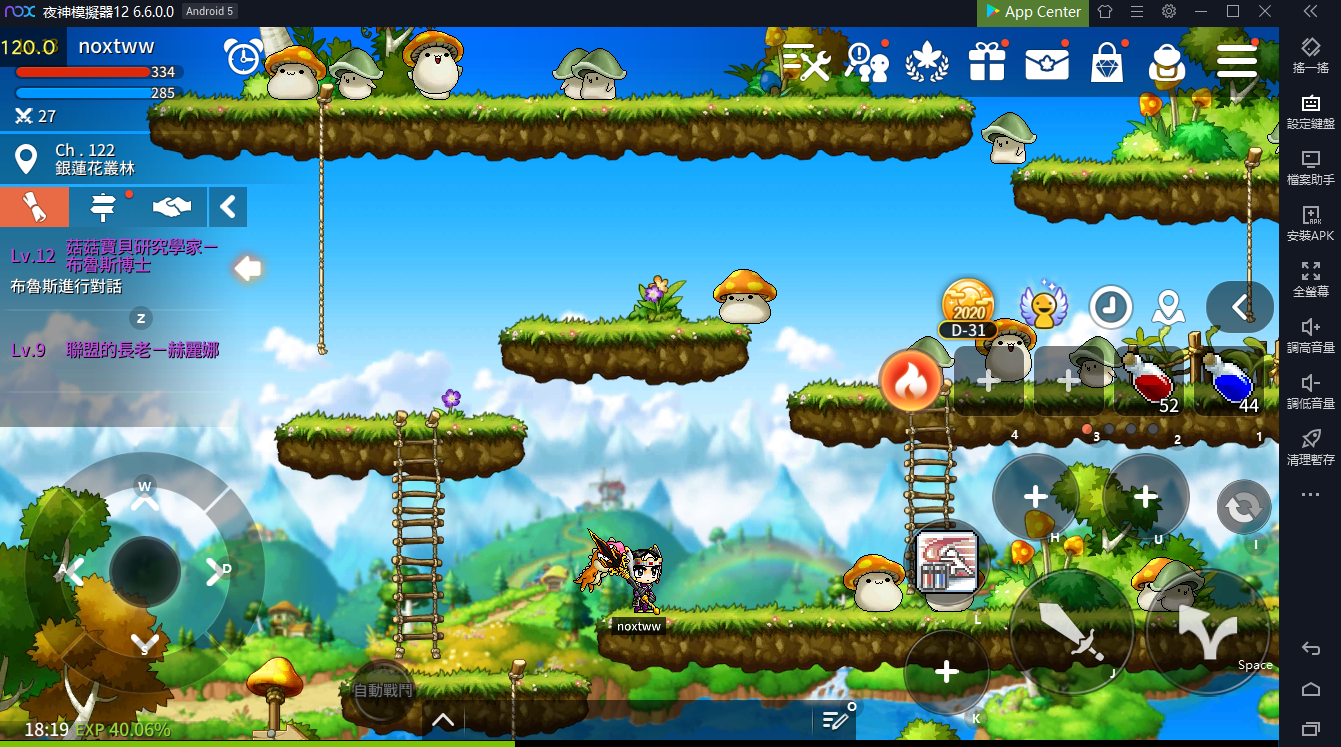Activate the red flame skill button

tap(910, 381)
